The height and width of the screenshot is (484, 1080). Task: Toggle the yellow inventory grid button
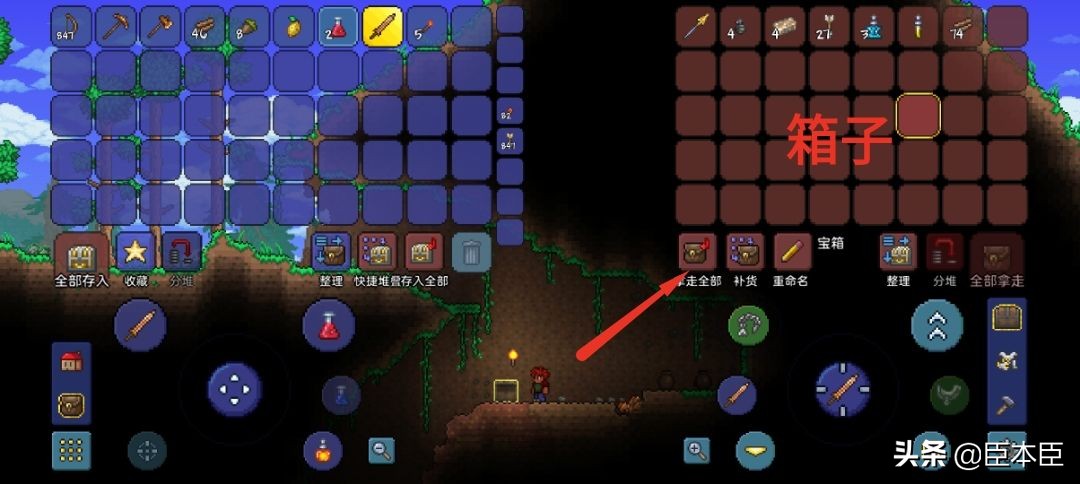point(71,451)
